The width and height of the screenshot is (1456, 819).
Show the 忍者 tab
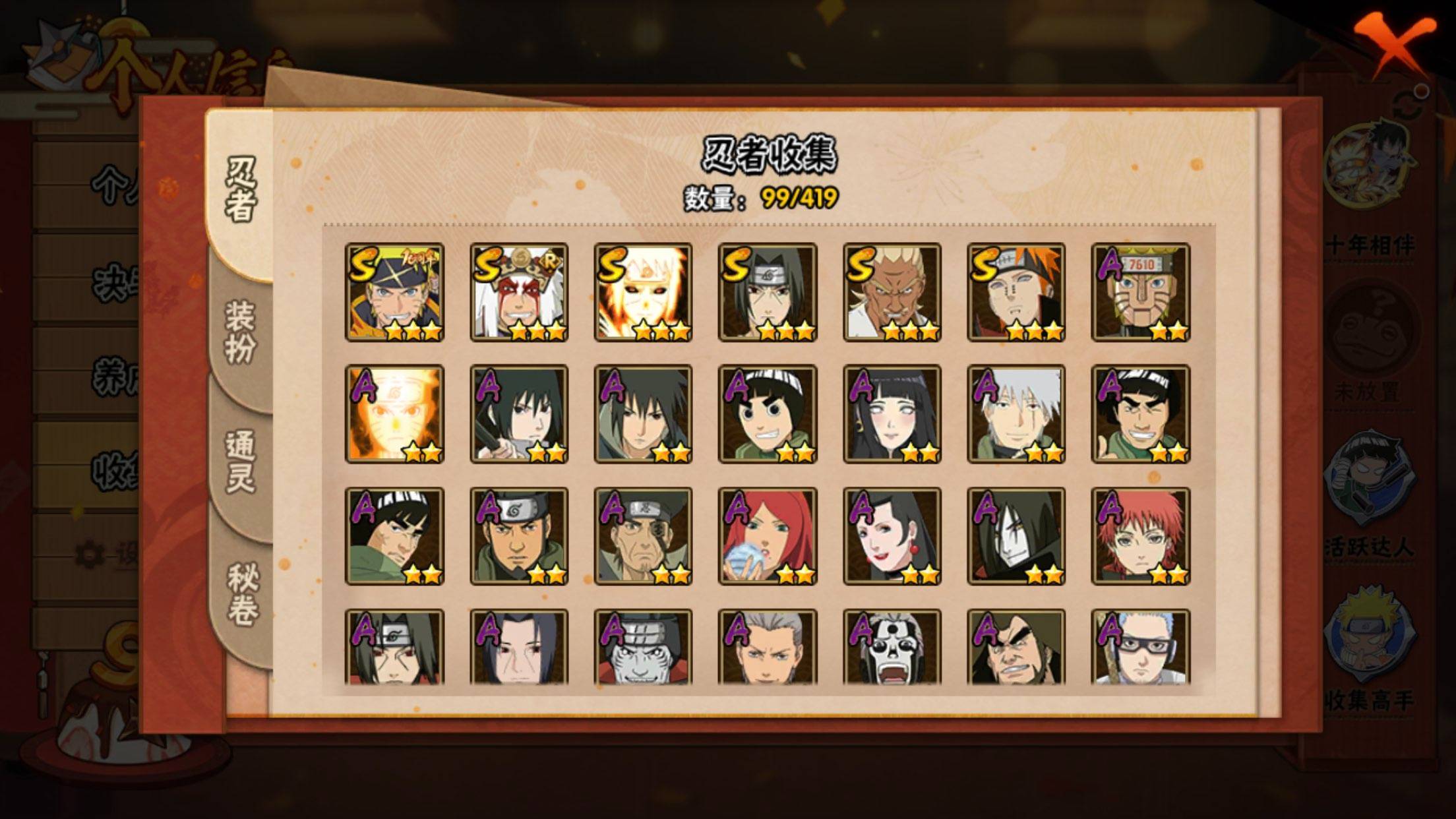240,188
